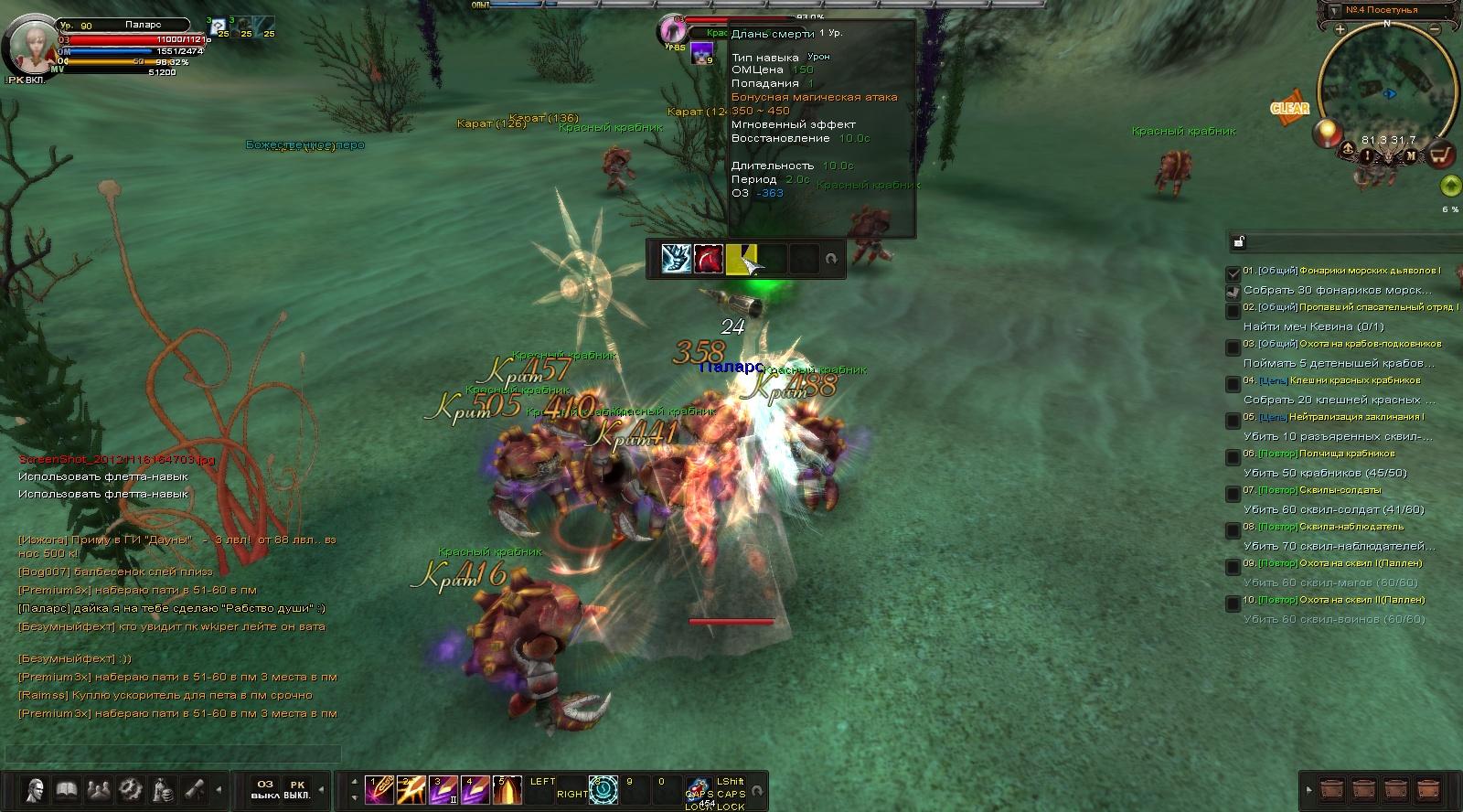Viewport: 1463px width, 812px height.
Task: Toggle the ОЗ display switch
Action: coord(265,789)
